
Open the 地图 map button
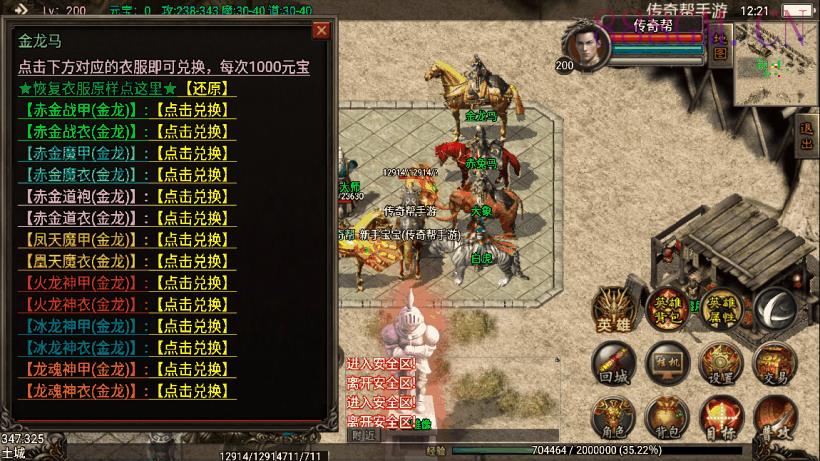pos(722,47)
